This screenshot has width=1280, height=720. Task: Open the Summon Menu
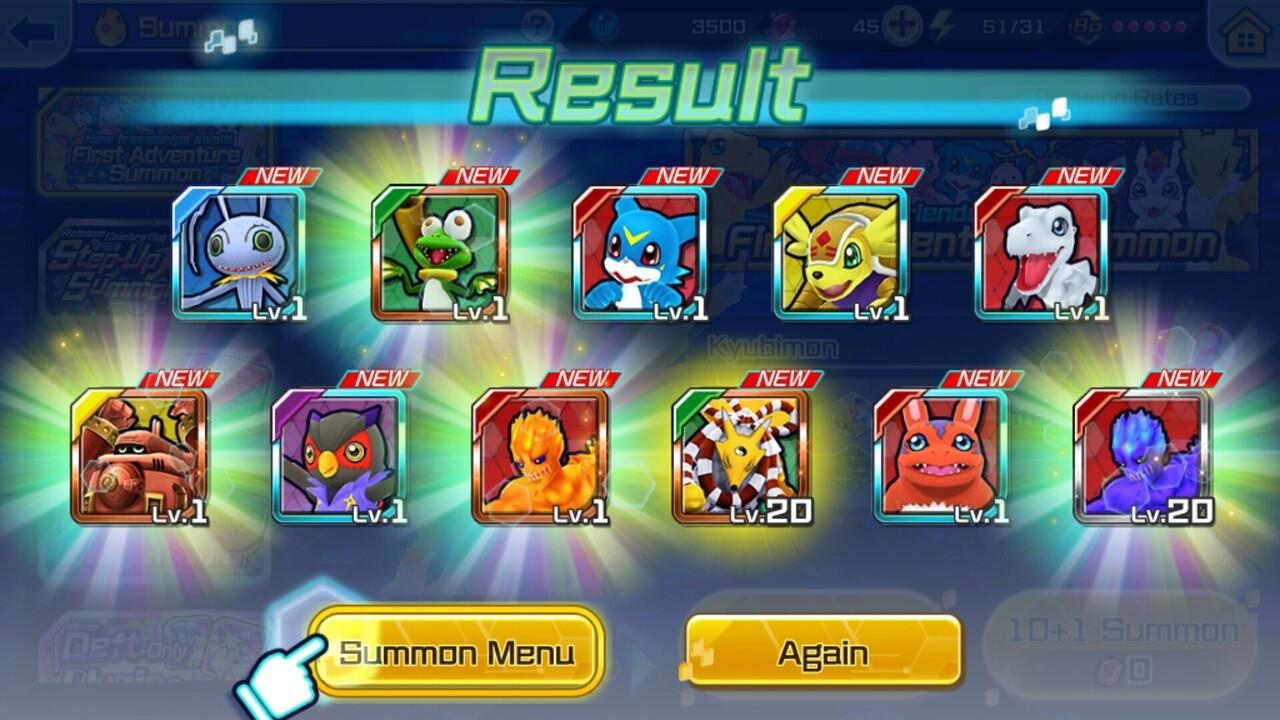click(x=457, y=653)
